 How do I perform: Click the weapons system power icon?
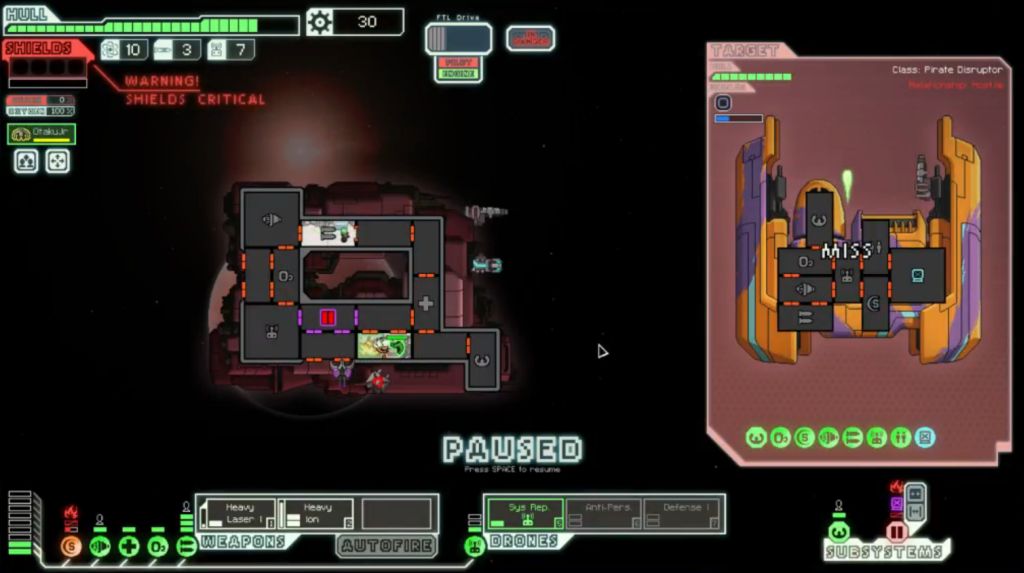coord(186,546)
